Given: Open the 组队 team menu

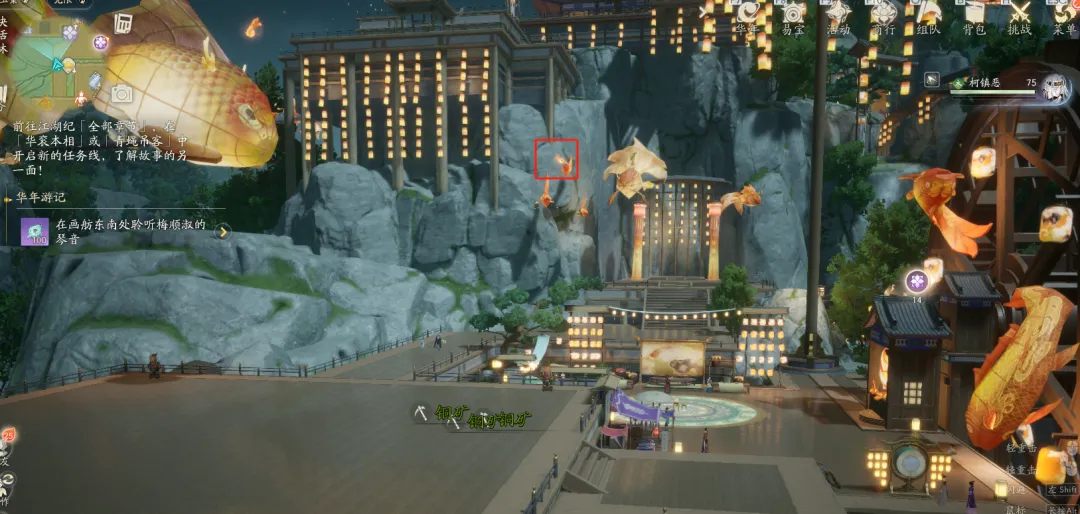Looking at the screenshot, I should pos(929,14).
